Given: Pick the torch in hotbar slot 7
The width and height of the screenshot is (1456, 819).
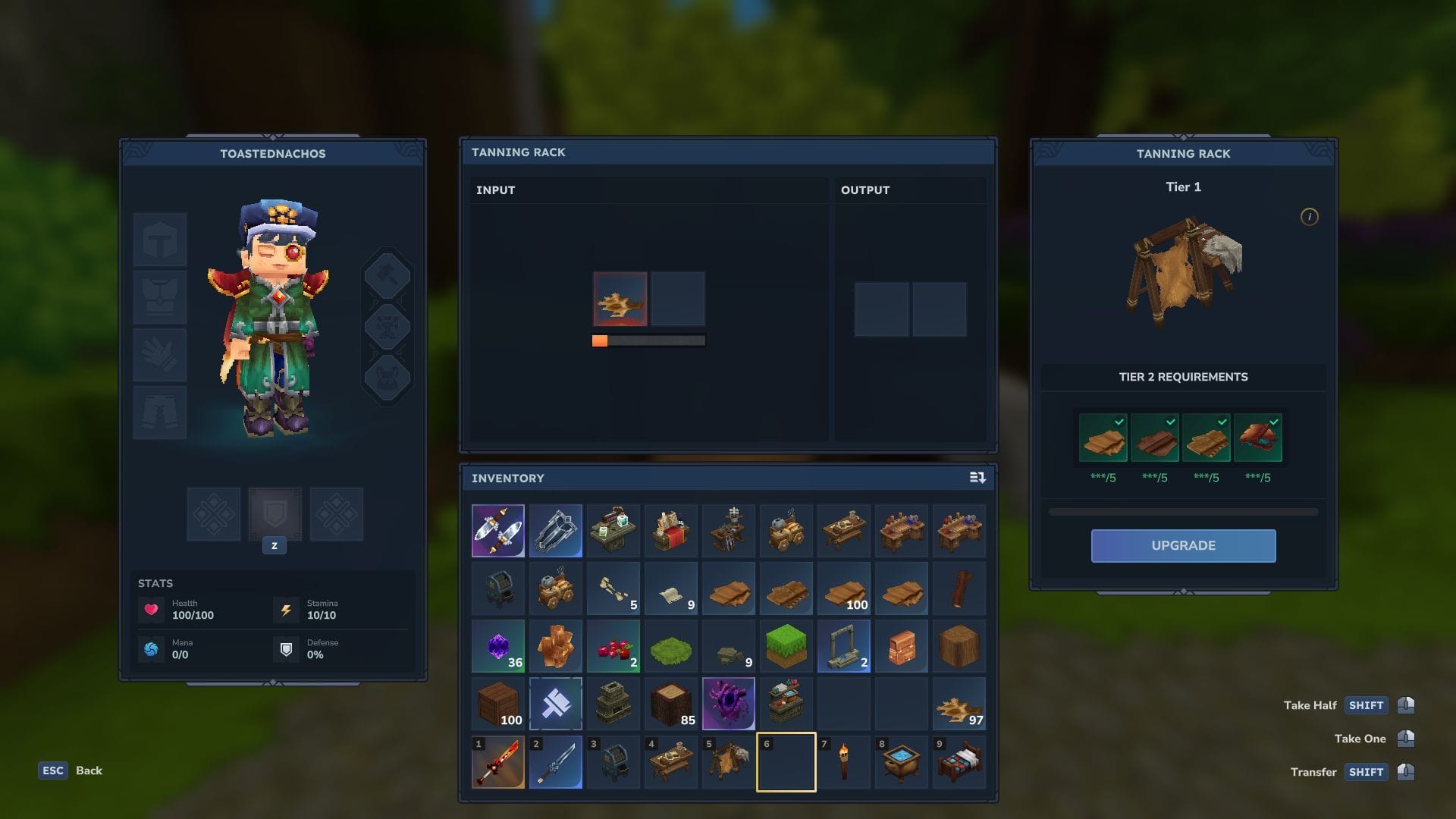Looking at the screenshot, I should point(844,762).
